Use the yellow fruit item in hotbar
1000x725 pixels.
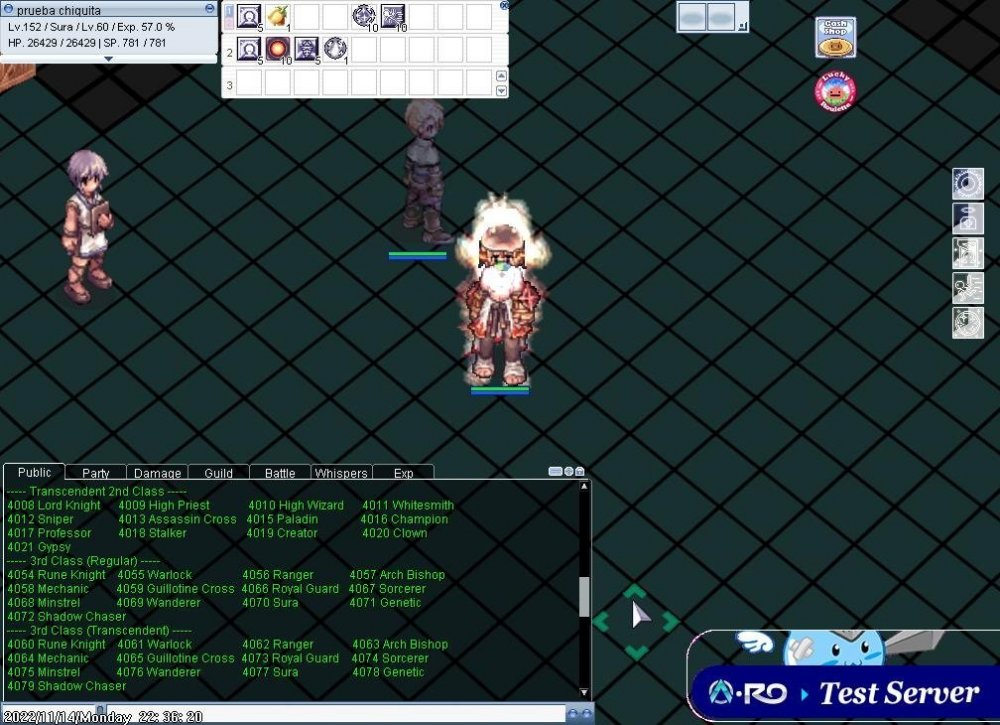coord(278,16)
